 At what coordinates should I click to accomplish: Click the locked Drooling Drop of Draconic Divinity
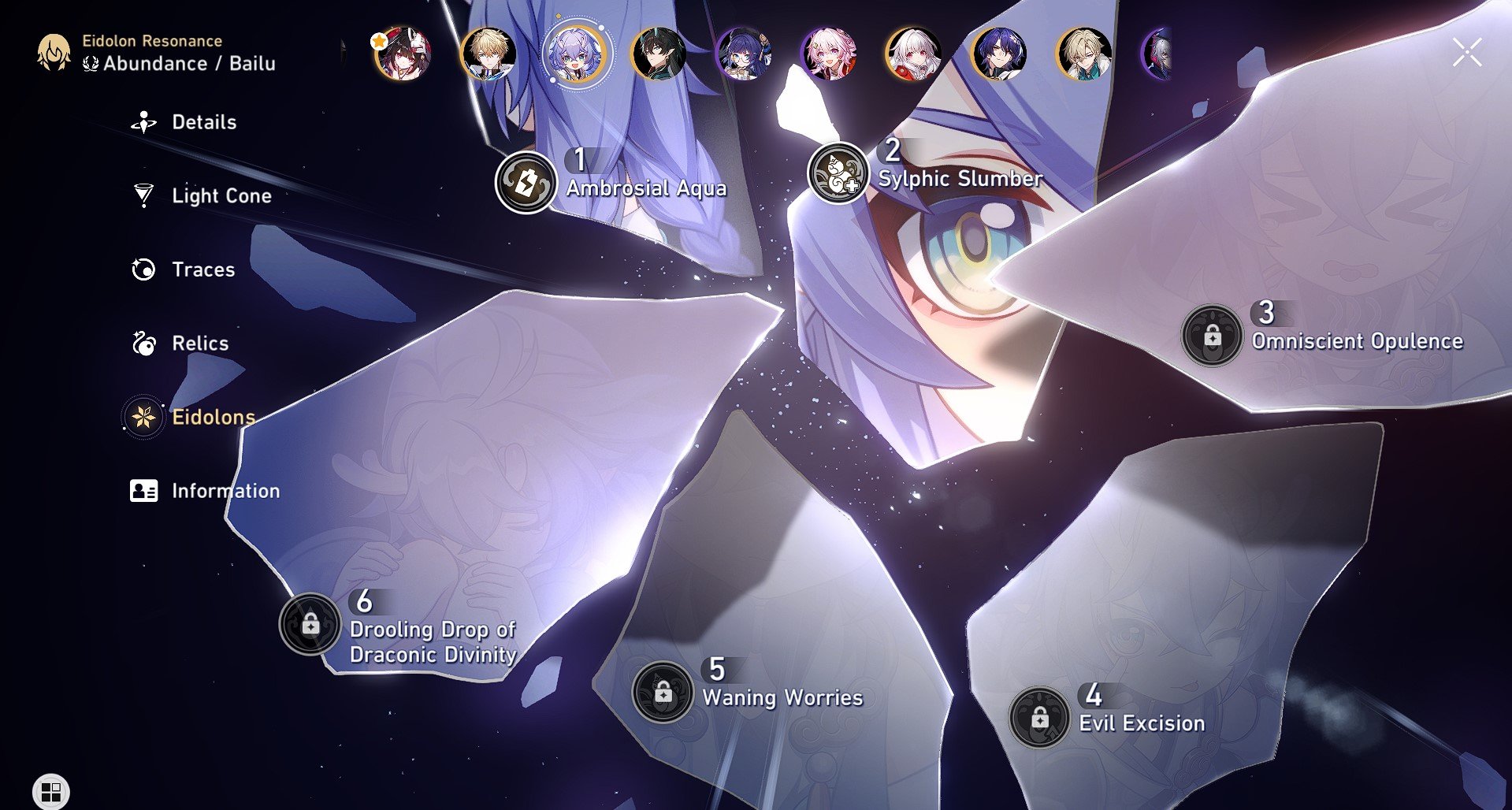click(x=310, y=623)
